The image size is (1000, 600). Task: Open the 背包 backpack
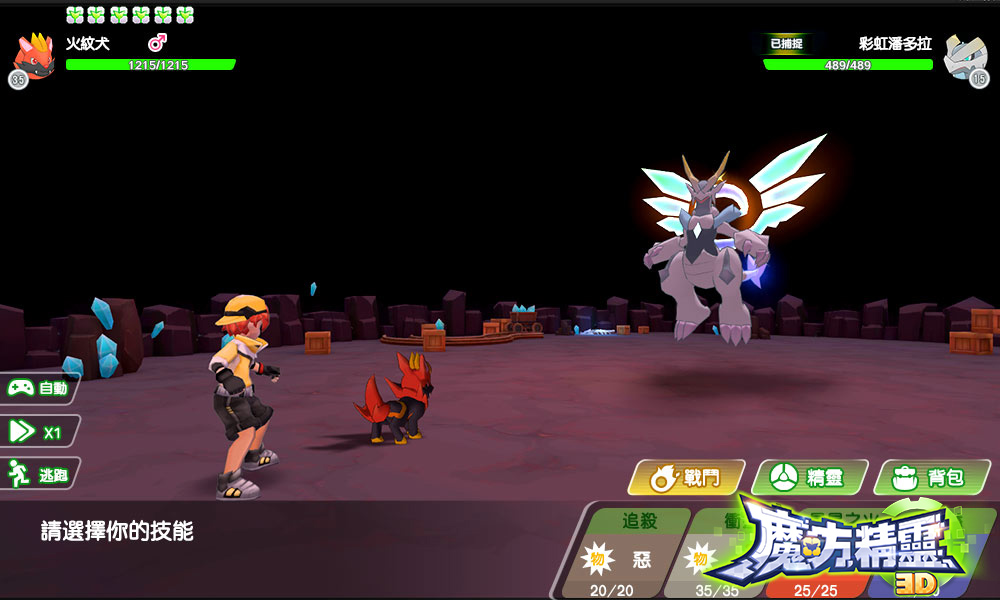[931, 477]
